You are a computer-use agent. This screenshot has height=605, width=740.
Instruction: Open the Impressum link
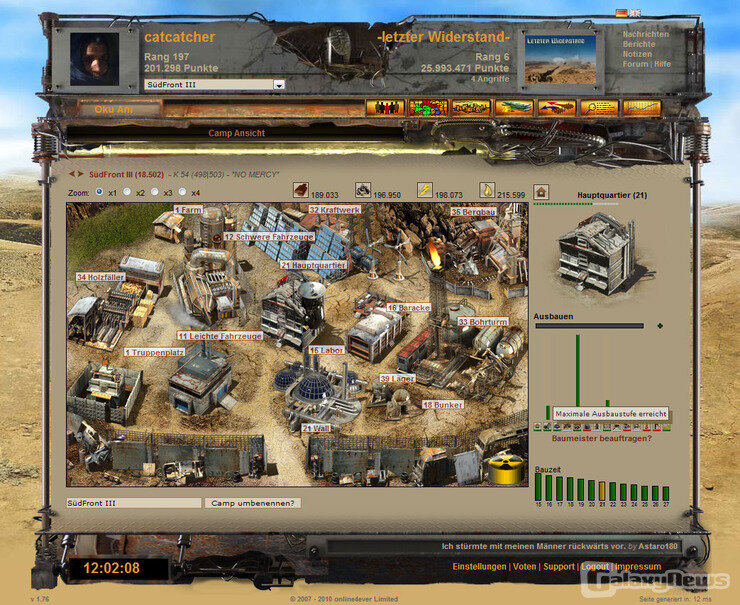click(638, 567)
